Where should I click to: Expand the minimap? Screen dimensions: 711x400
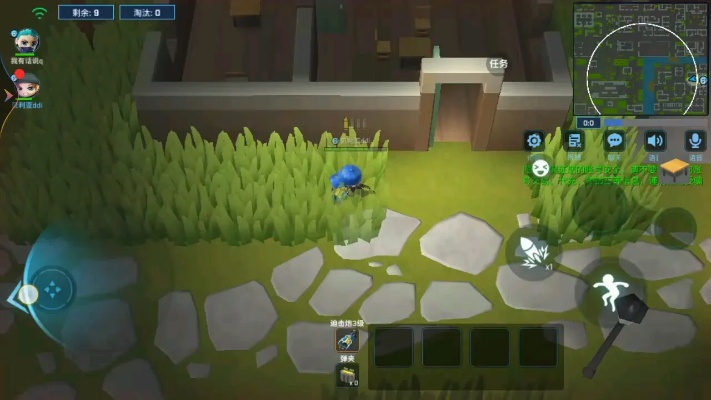click(640, 58)
